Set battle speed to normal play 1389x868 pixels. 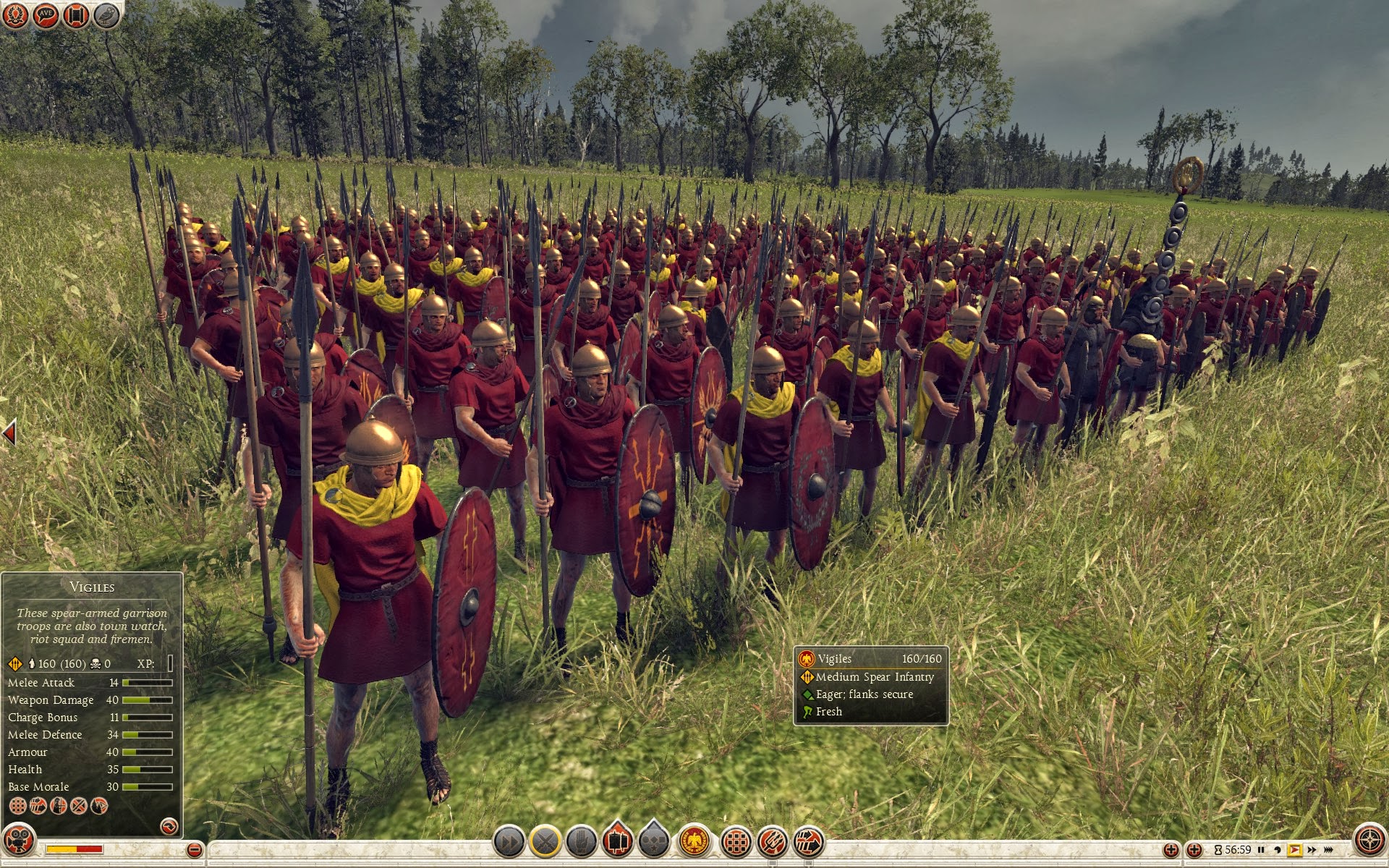click(1294, 850)
